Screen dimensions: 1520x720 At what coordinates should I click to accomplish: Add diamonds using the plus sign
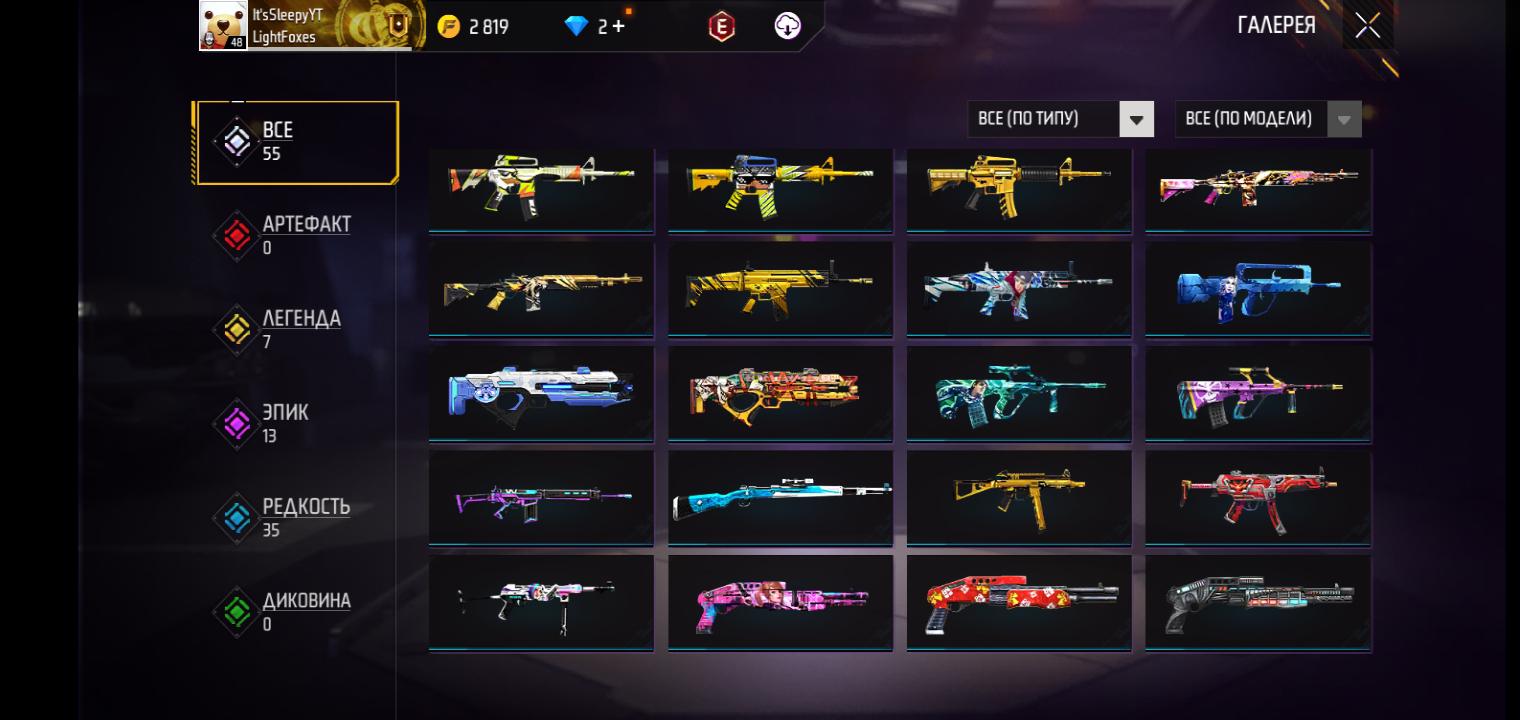pos(618,27)
